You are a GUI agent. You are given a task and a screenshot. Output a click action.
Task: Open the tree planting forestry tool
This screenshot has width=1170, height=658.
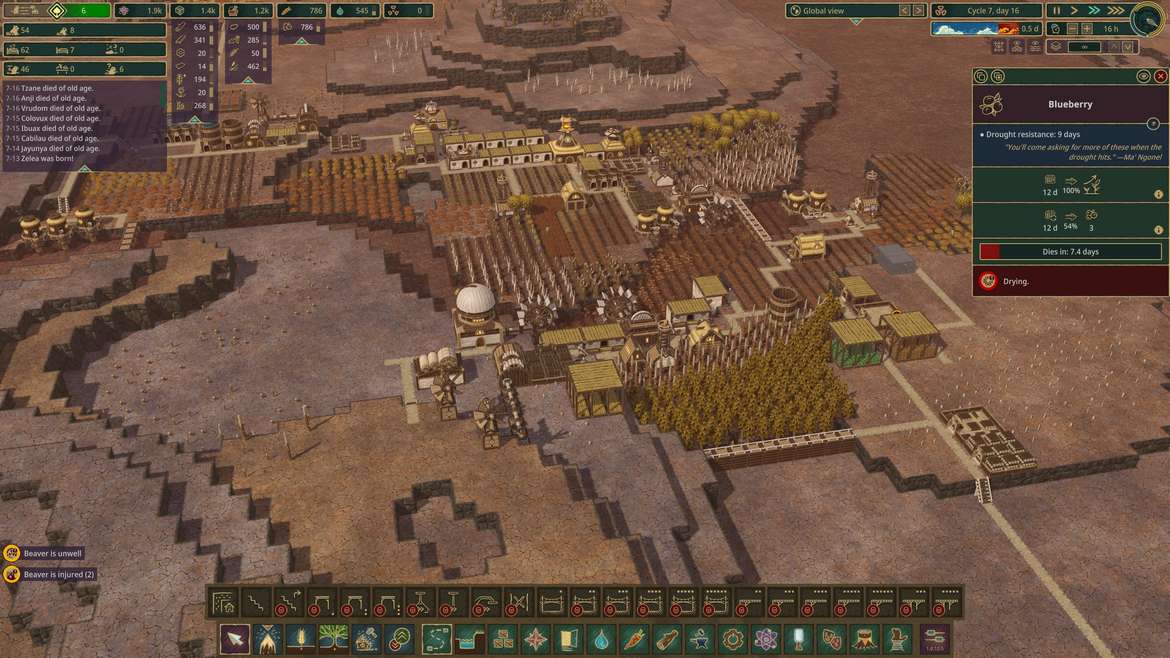coord(333,638)
